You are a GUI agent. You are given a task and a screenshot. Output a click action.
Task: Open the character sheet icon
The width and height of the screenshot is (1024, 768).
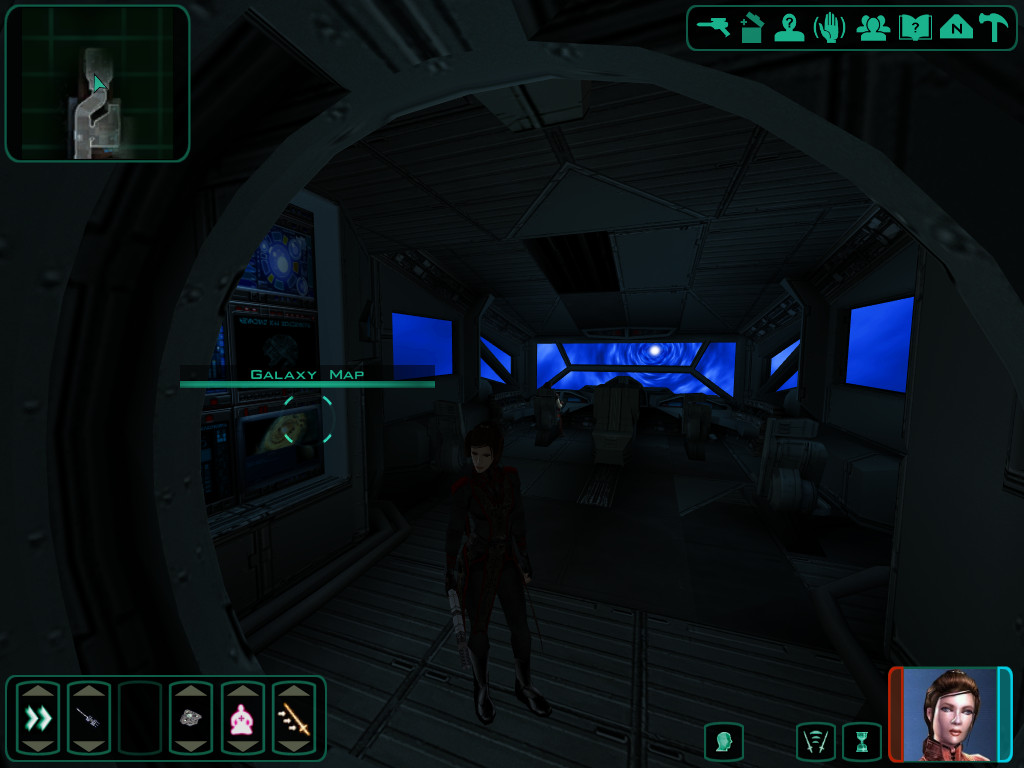point(789,28)
